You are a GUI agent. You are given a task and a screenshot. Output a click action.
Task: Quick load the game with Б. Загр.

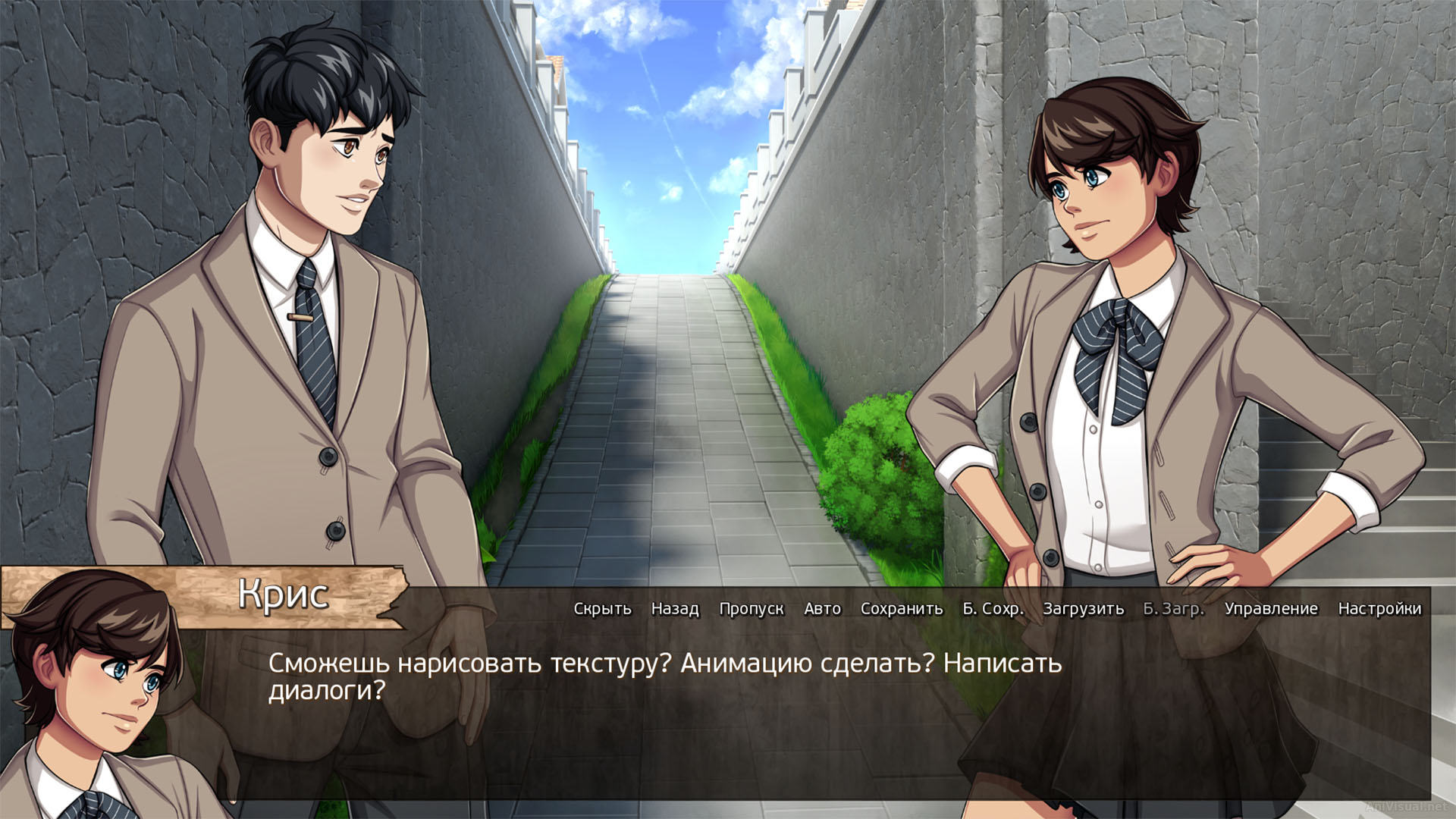[x=1174, y=608]
